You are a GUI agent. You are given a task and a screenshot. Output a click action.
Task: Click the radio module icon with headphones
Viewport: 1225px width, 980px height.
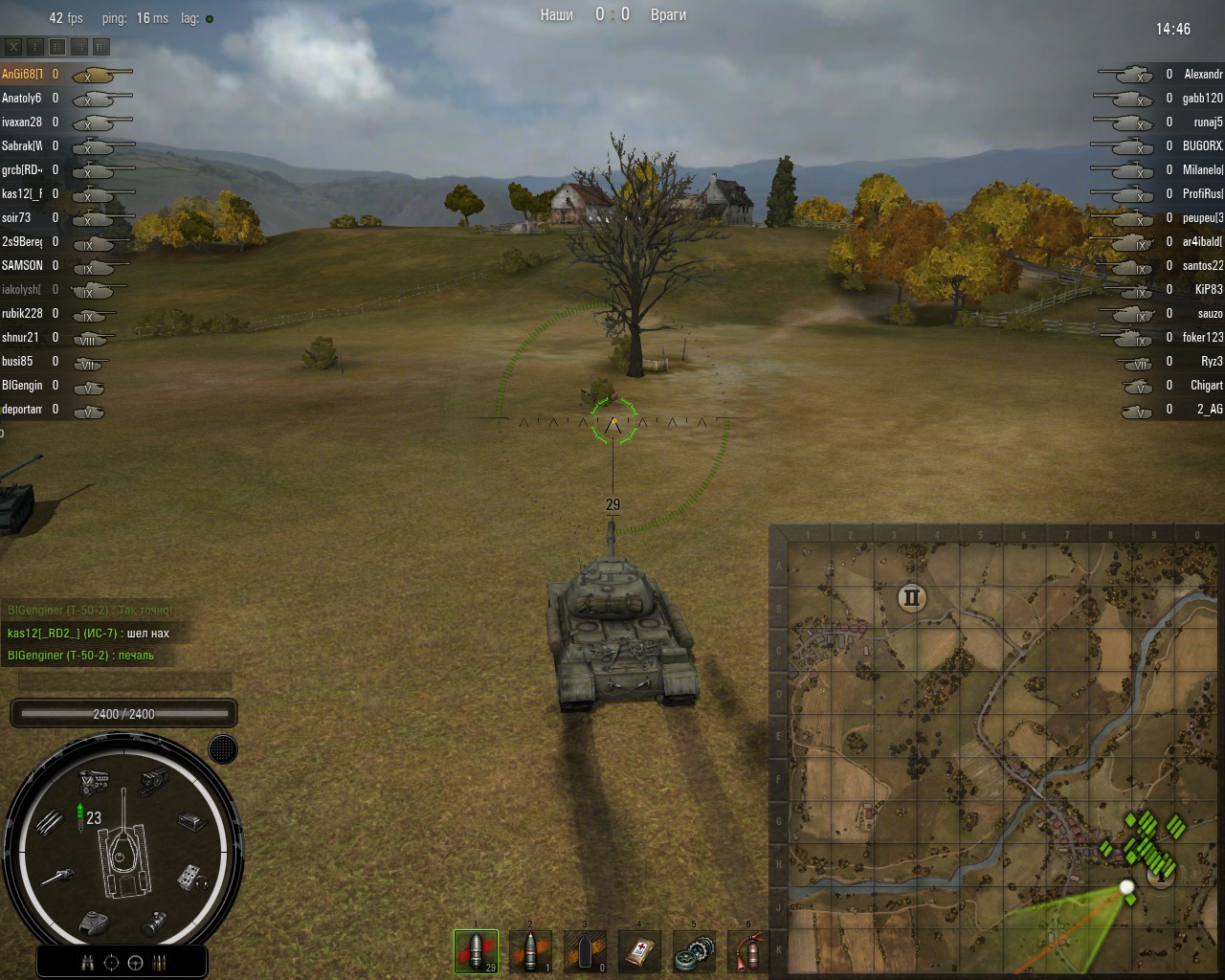pyautogui.click(x=190, y=877)
